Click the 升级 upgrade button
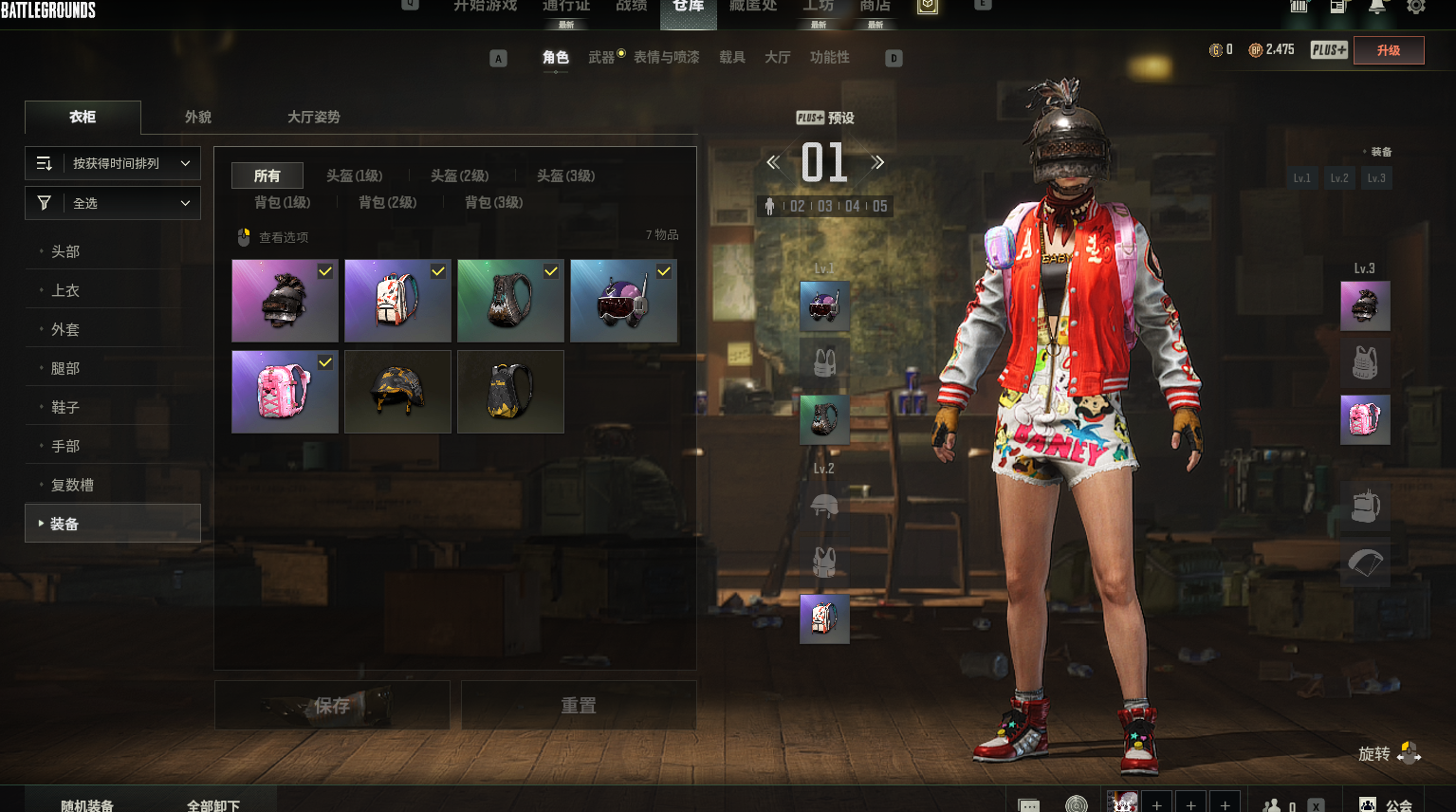The image size is (1456, 812). [x=1388, y=50]
